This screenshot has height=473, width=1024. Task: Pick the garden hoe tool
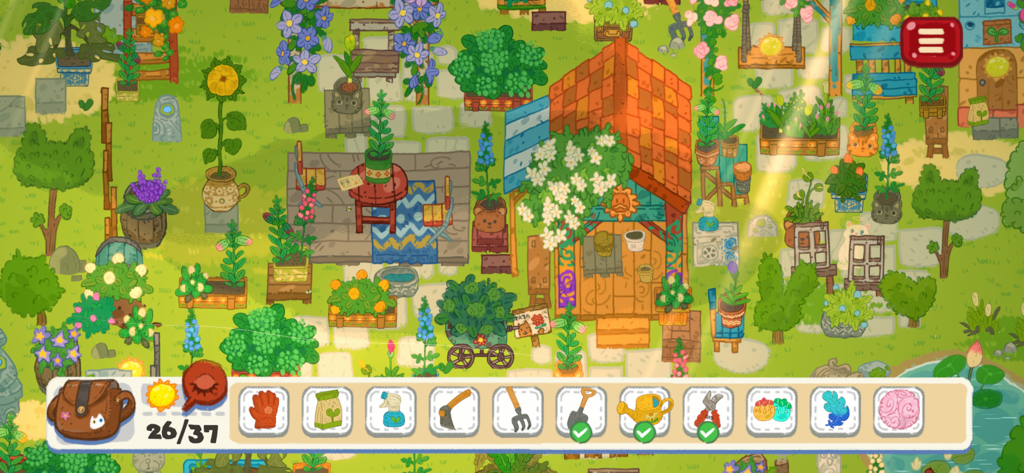coord(454,410)
